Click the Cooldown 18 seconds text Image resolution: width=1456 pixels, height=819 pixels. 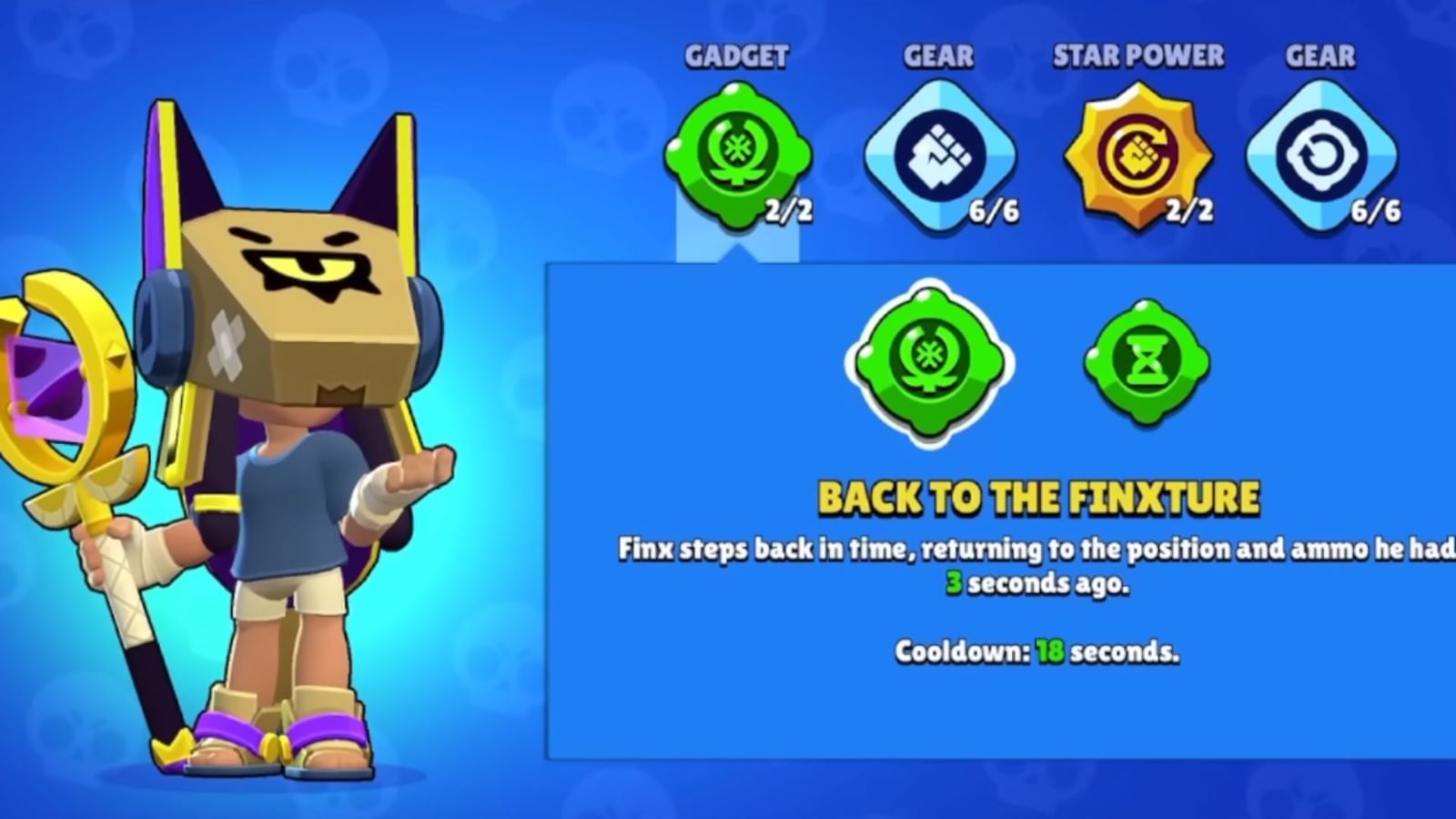(x=1036, y=652)
